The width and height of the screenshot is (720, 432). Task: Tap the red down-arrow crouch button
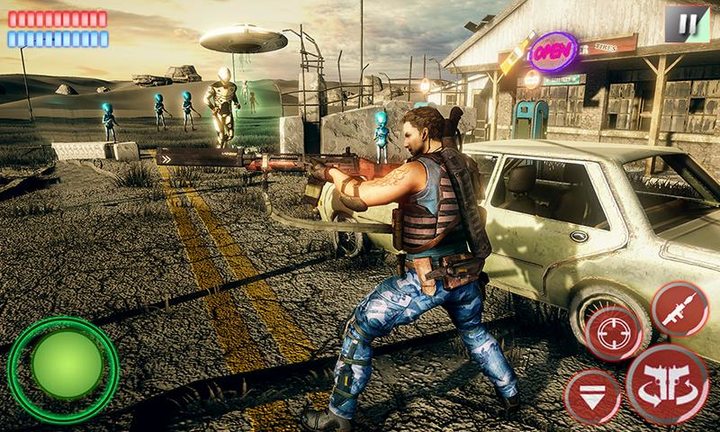pos(592,398)
